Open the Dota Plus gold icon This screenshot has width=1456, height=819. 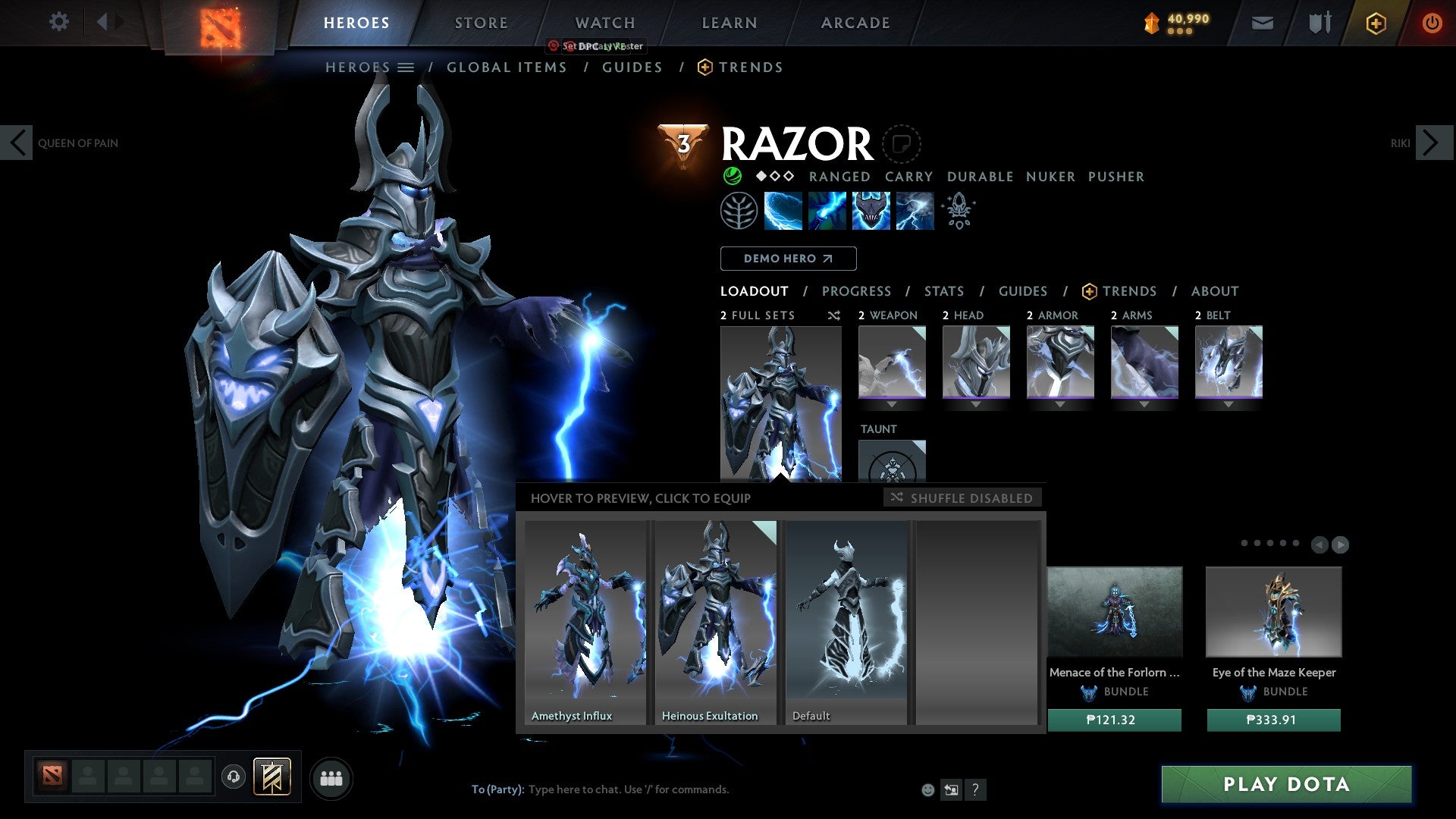1376,23
